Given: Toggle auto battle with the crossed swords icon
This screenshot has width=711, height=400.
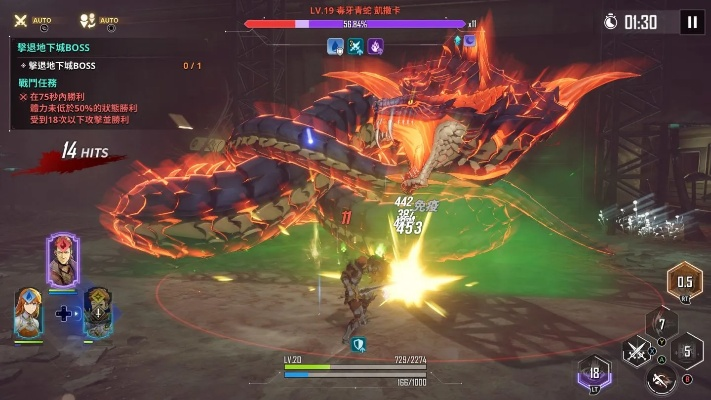Looking at the screenshot, I should (21, 20).
